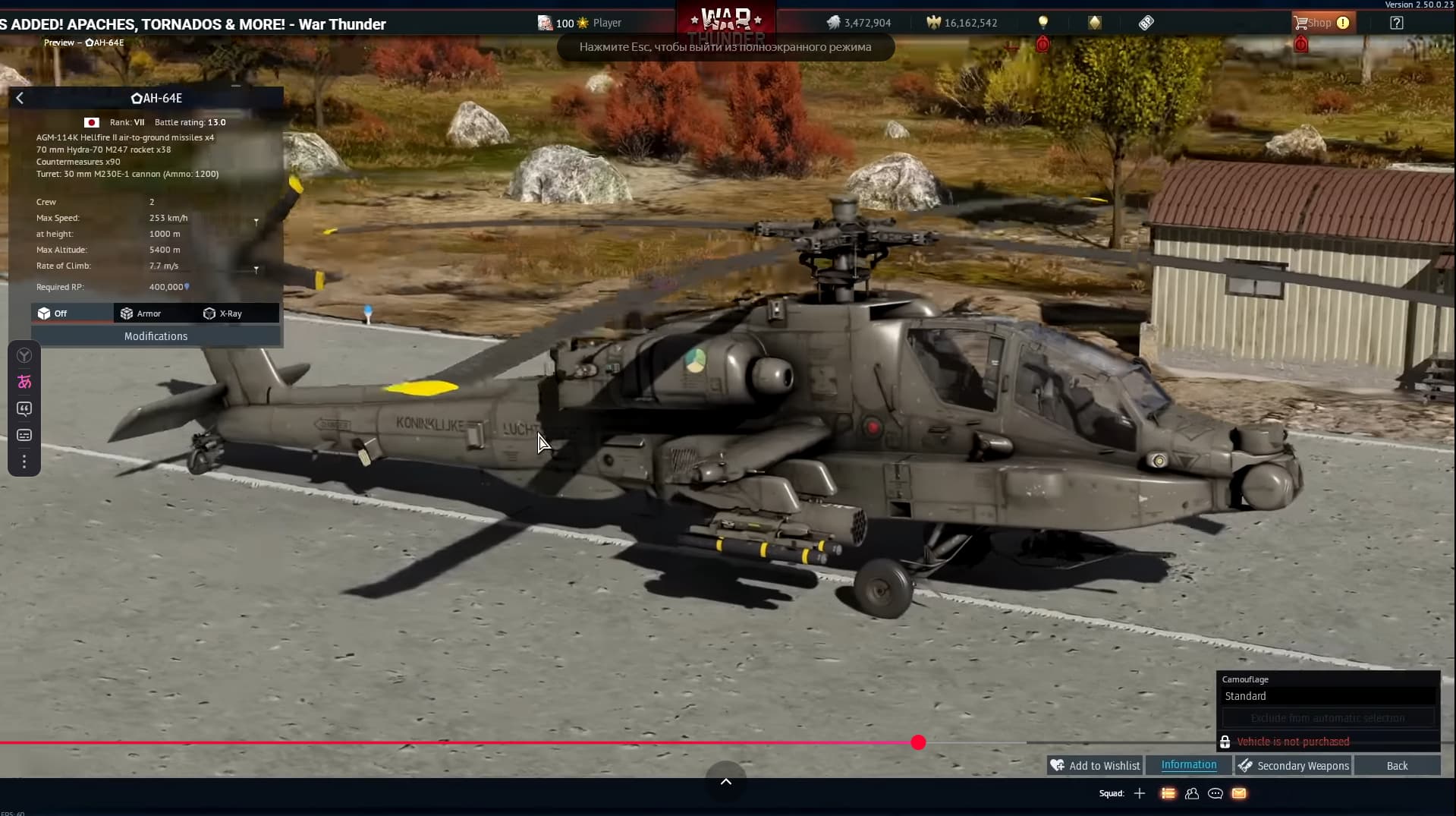This screenshot has height=816, width=1456.
Task: Open the help question mark icon
Action: click(1396, 23)
